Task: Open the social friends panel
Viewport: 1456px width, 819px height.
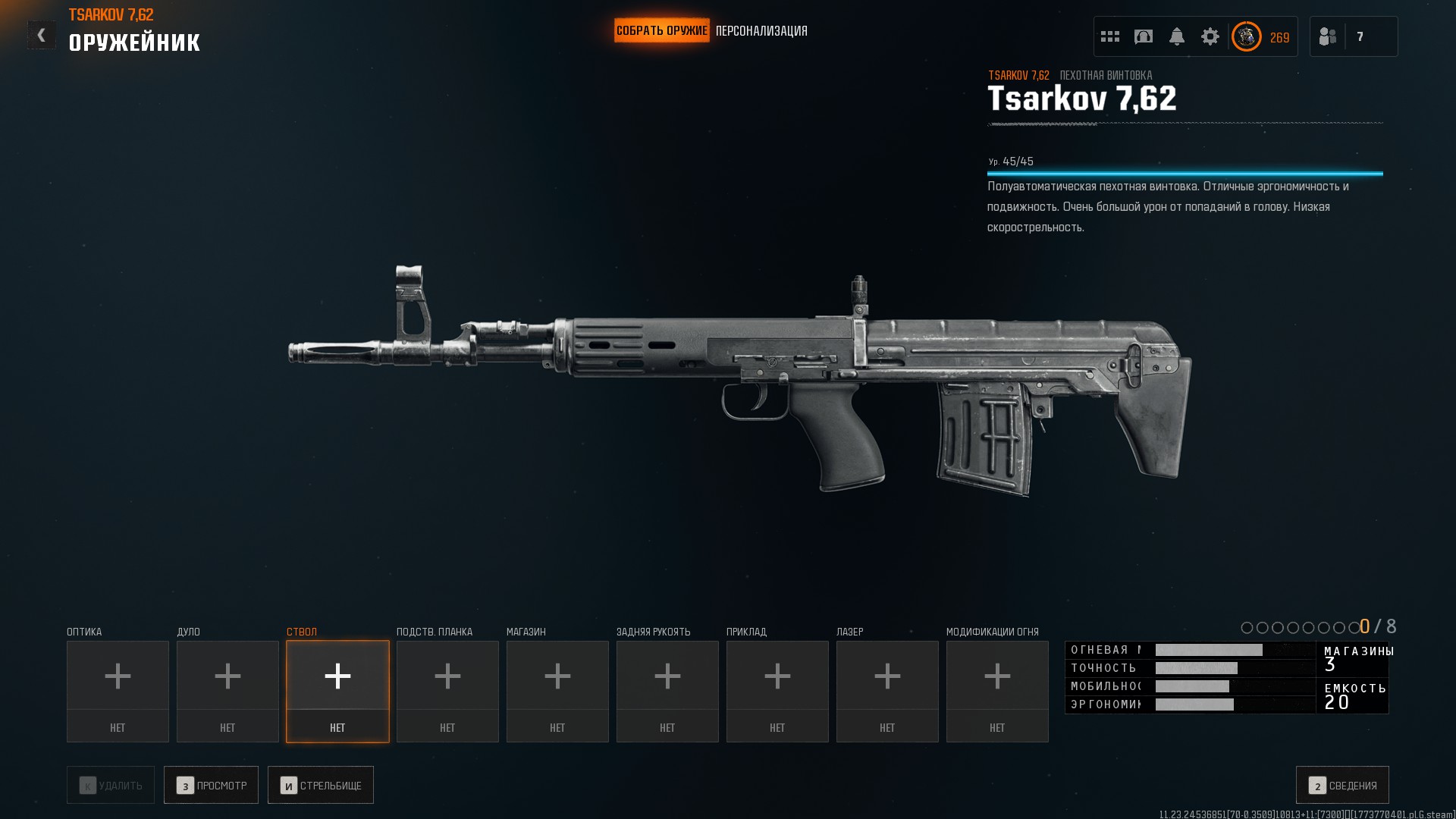Action: (x=1328, y=36)
